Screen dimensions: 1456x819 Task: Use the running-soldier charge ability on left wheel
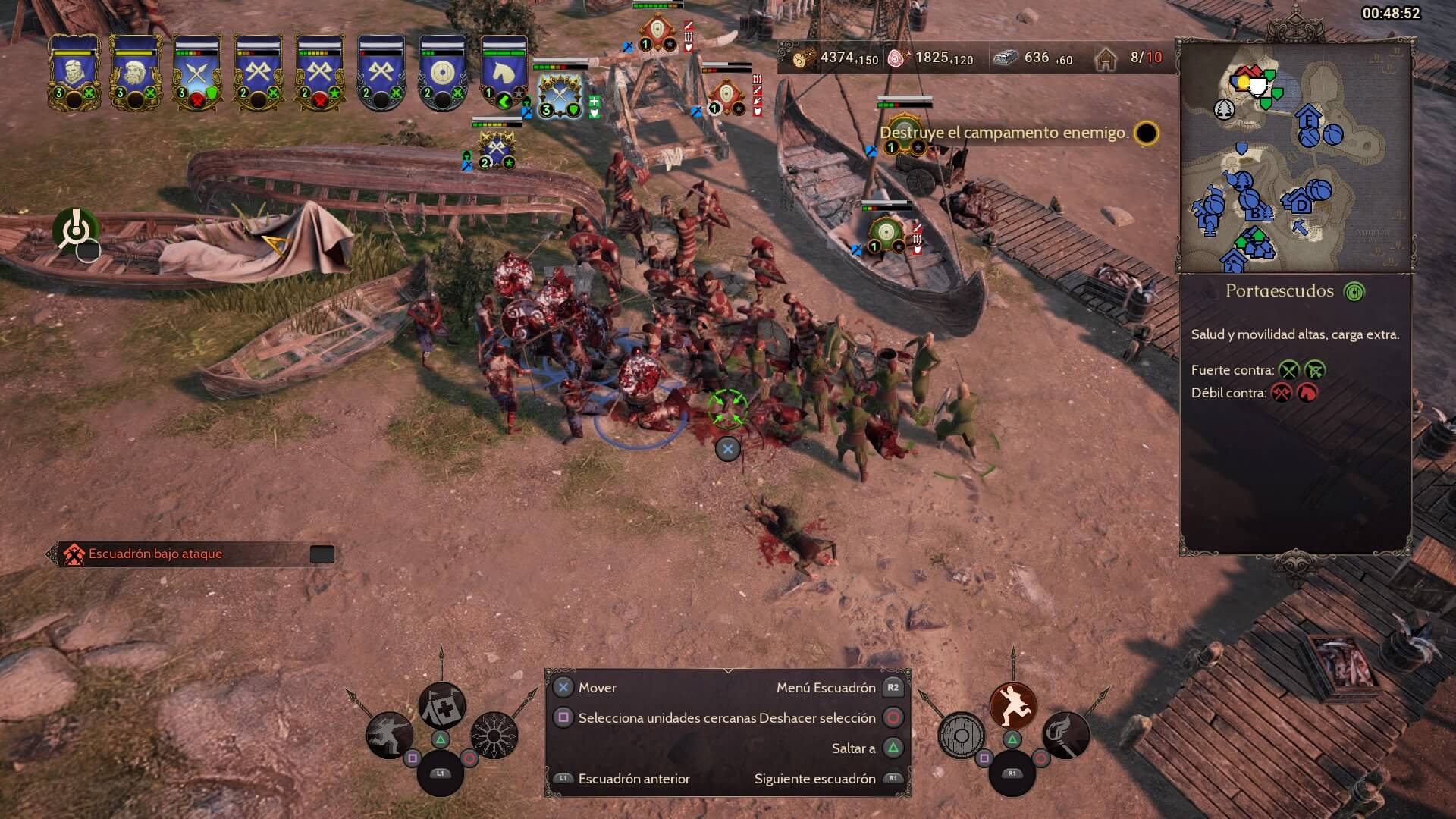tap(390, 734)
